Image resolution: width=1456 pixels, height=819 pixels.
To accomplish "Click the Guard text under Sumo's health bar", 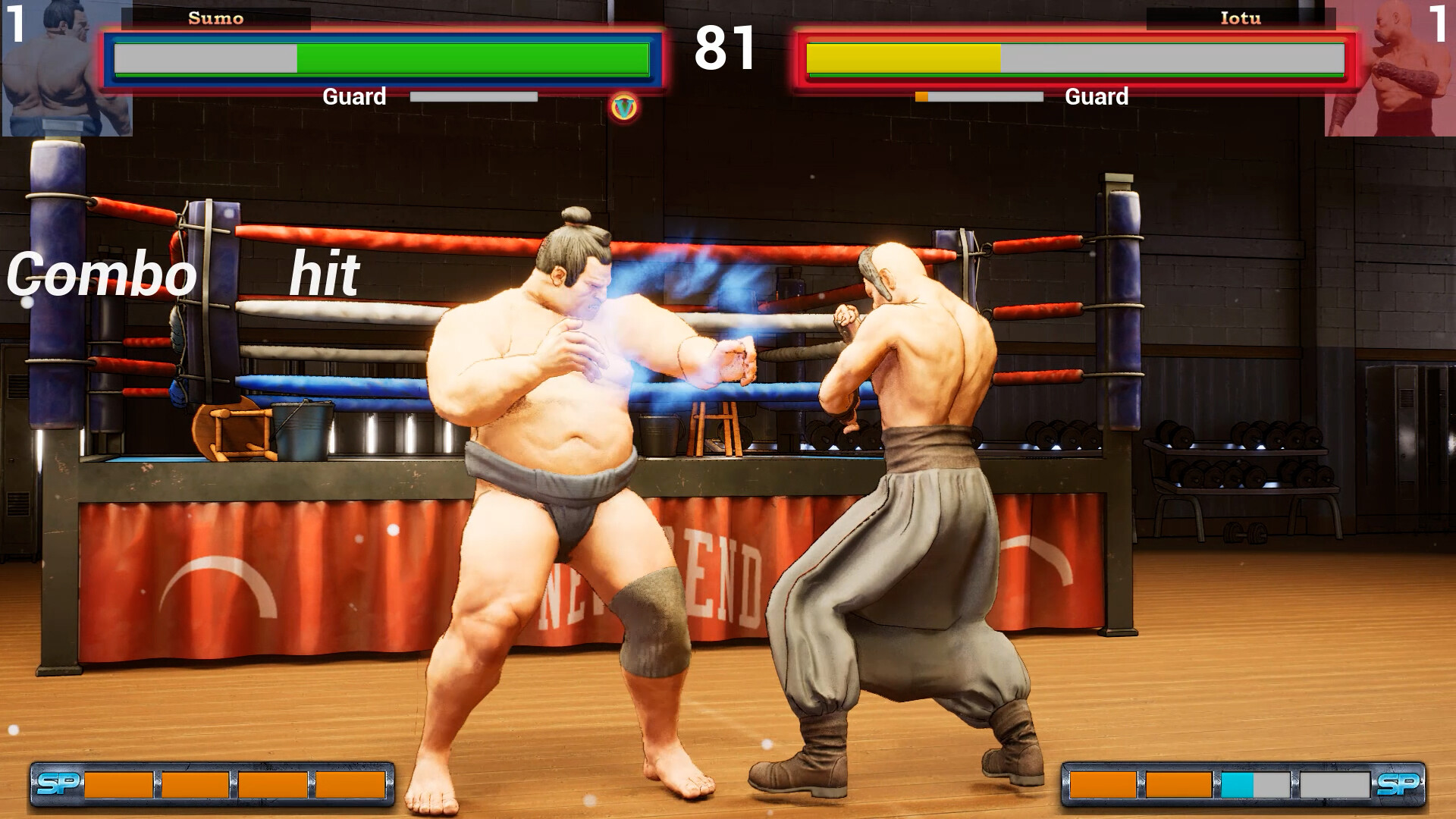I will click(354, 96).
